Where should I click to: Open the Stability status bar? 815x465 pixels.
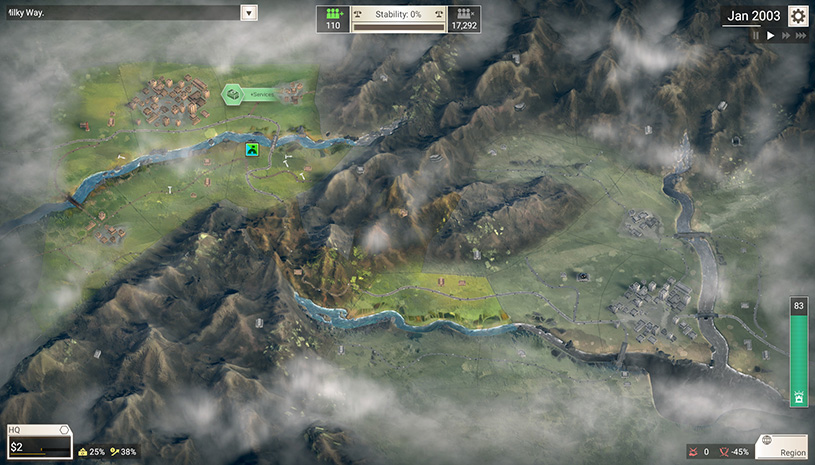point(398,19)
